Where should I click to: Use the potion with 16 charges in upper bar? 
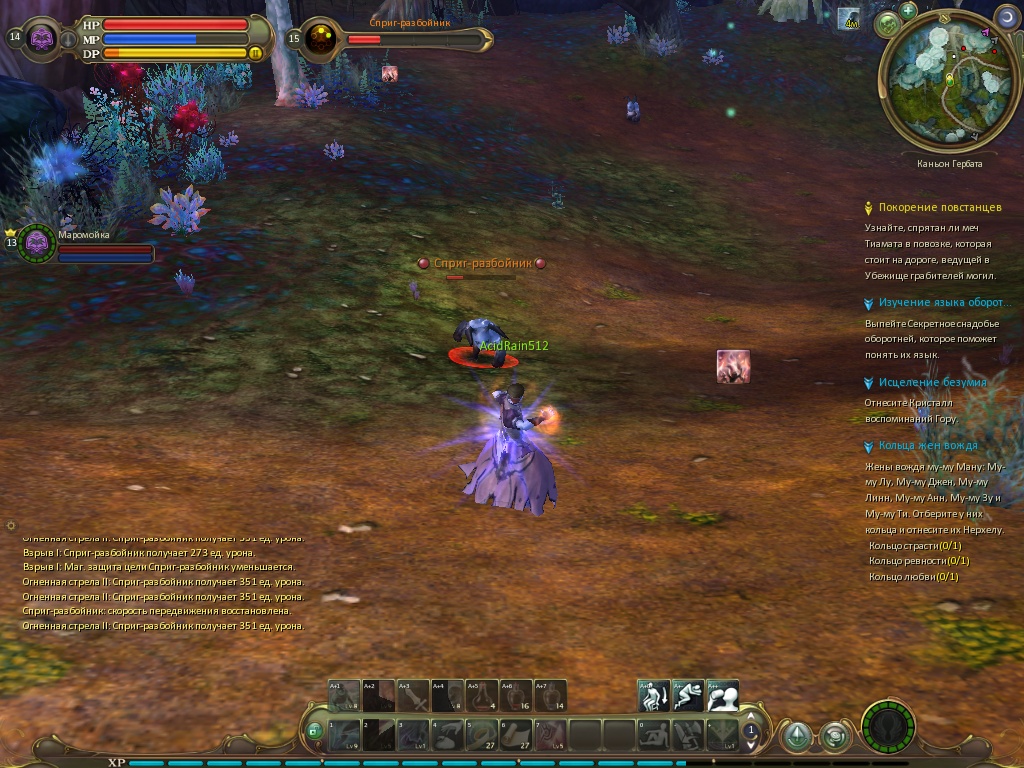coord(516,695)
